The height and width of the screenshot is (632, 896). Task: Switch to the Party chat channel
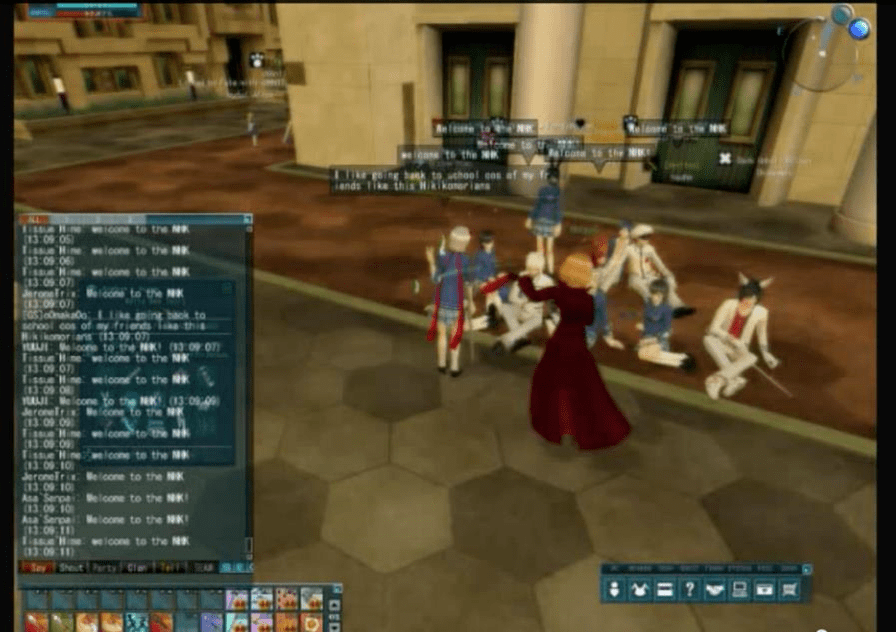105,568
